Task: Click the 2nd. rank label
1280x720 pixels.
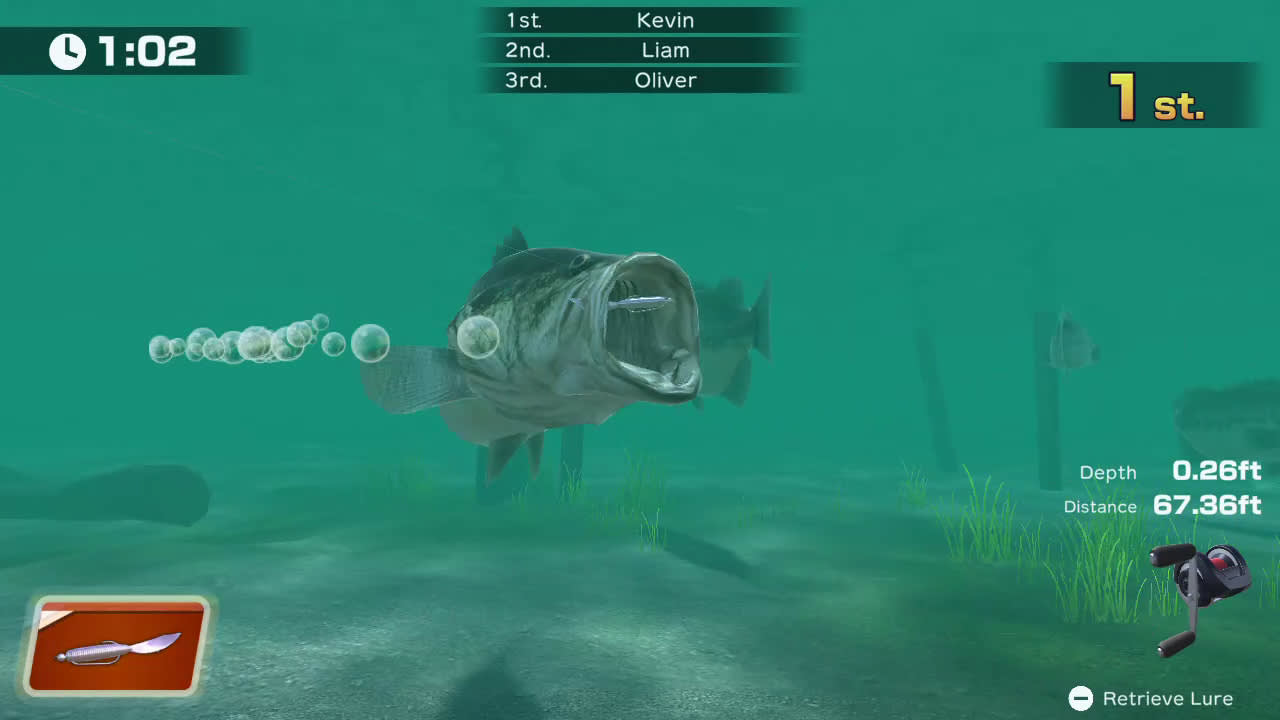Action: click(x=530, y=50)
